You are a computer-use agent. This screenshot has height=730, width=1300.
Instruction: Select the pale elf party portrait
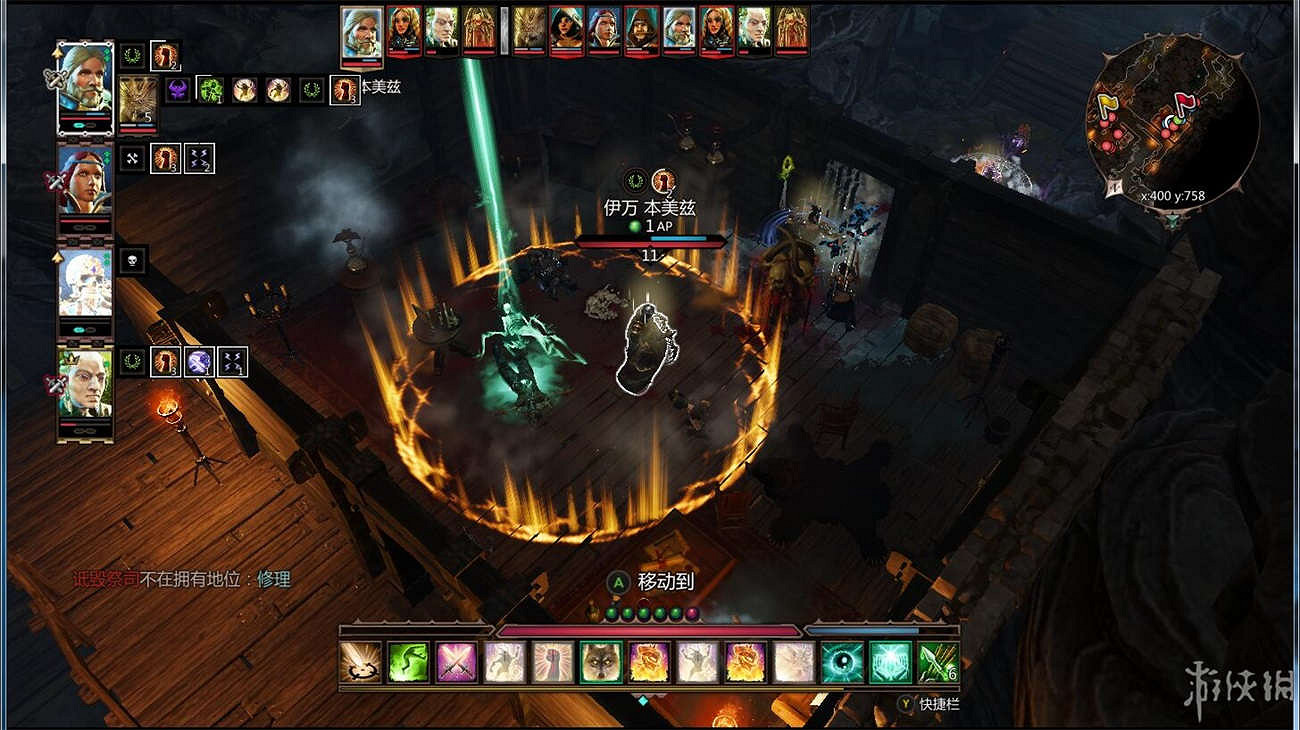pyautogui.click(x=85, y=383)
